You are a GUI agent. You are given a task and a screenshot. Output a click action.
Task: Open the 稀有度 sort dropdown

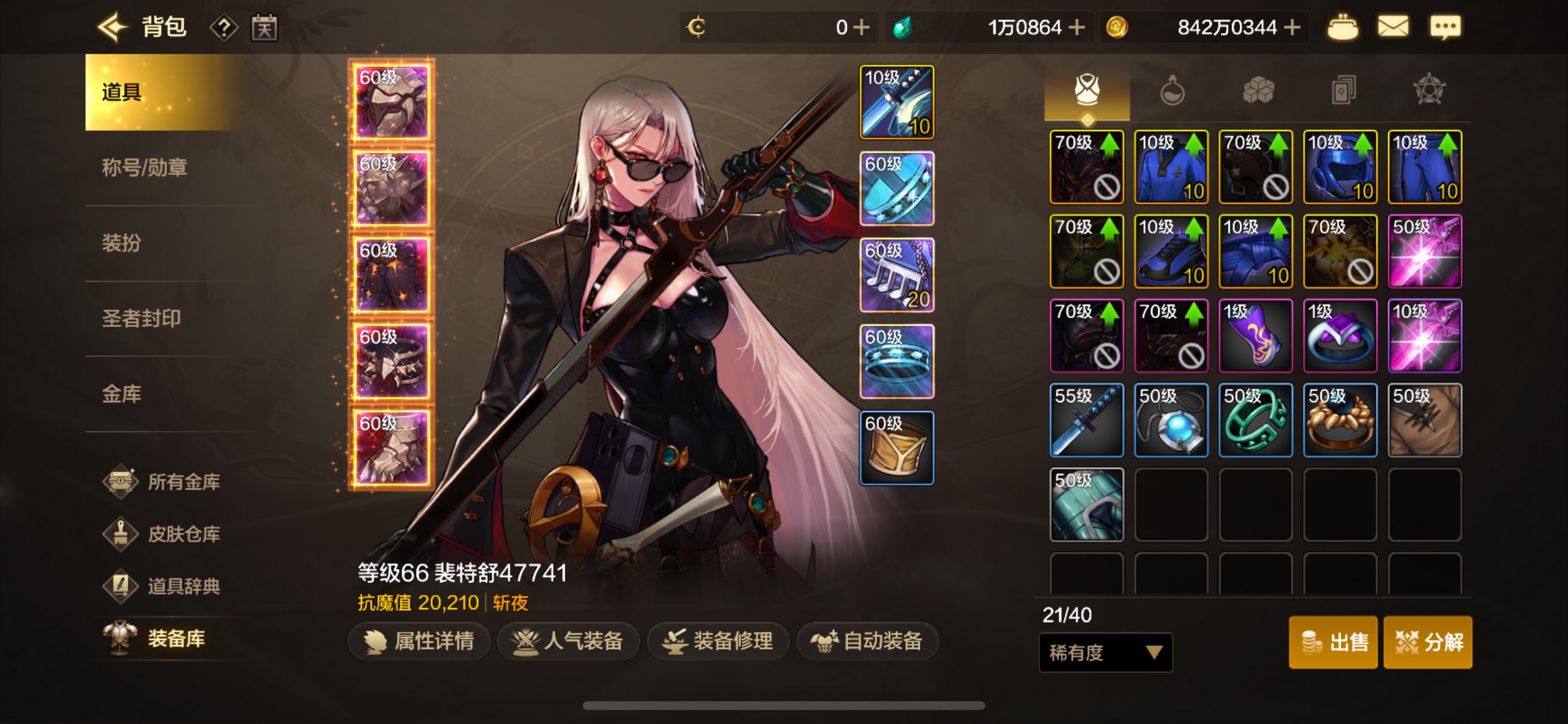1105,653
